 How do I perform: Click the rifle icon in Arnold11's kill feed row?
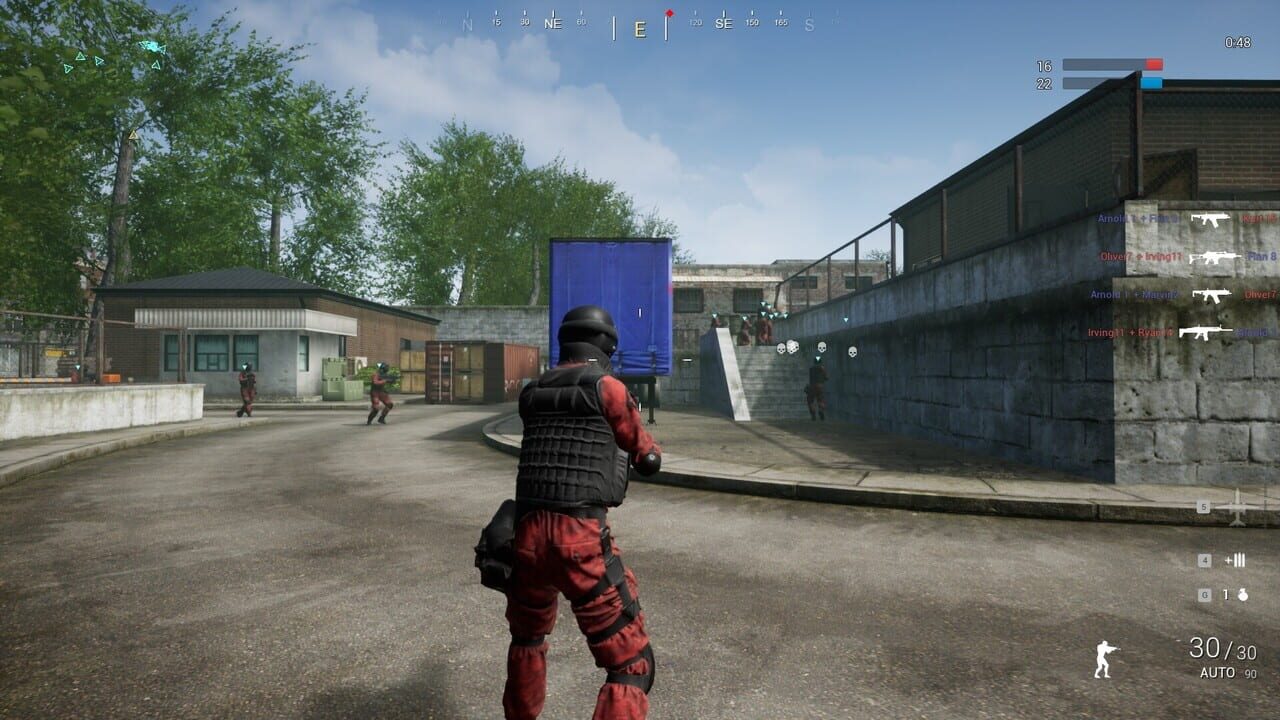pos(1210,219)
